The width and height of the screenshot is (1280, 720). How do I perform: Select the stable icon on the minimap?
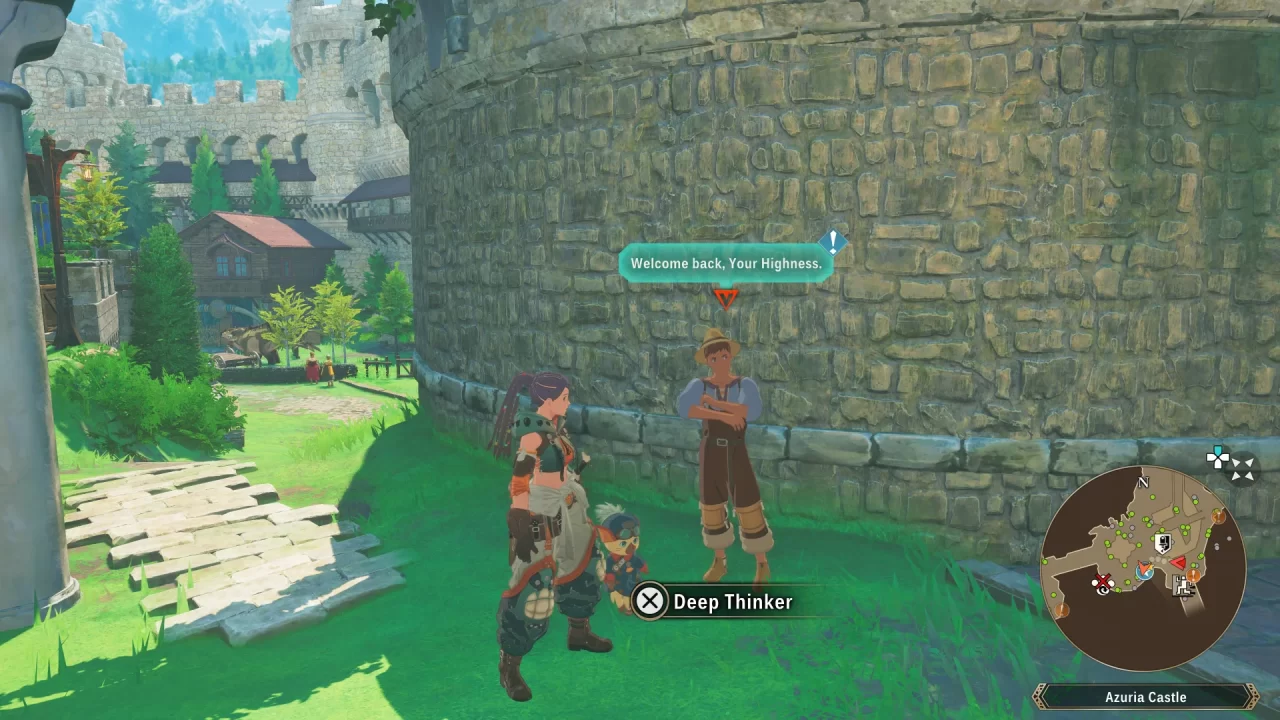[x=1182, y=588]
